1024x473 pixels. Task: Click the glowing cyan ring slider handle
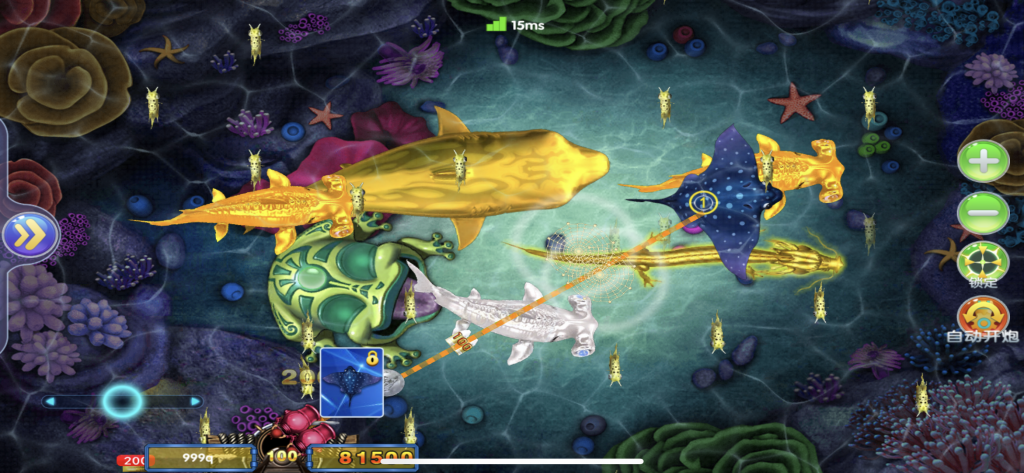122,402
